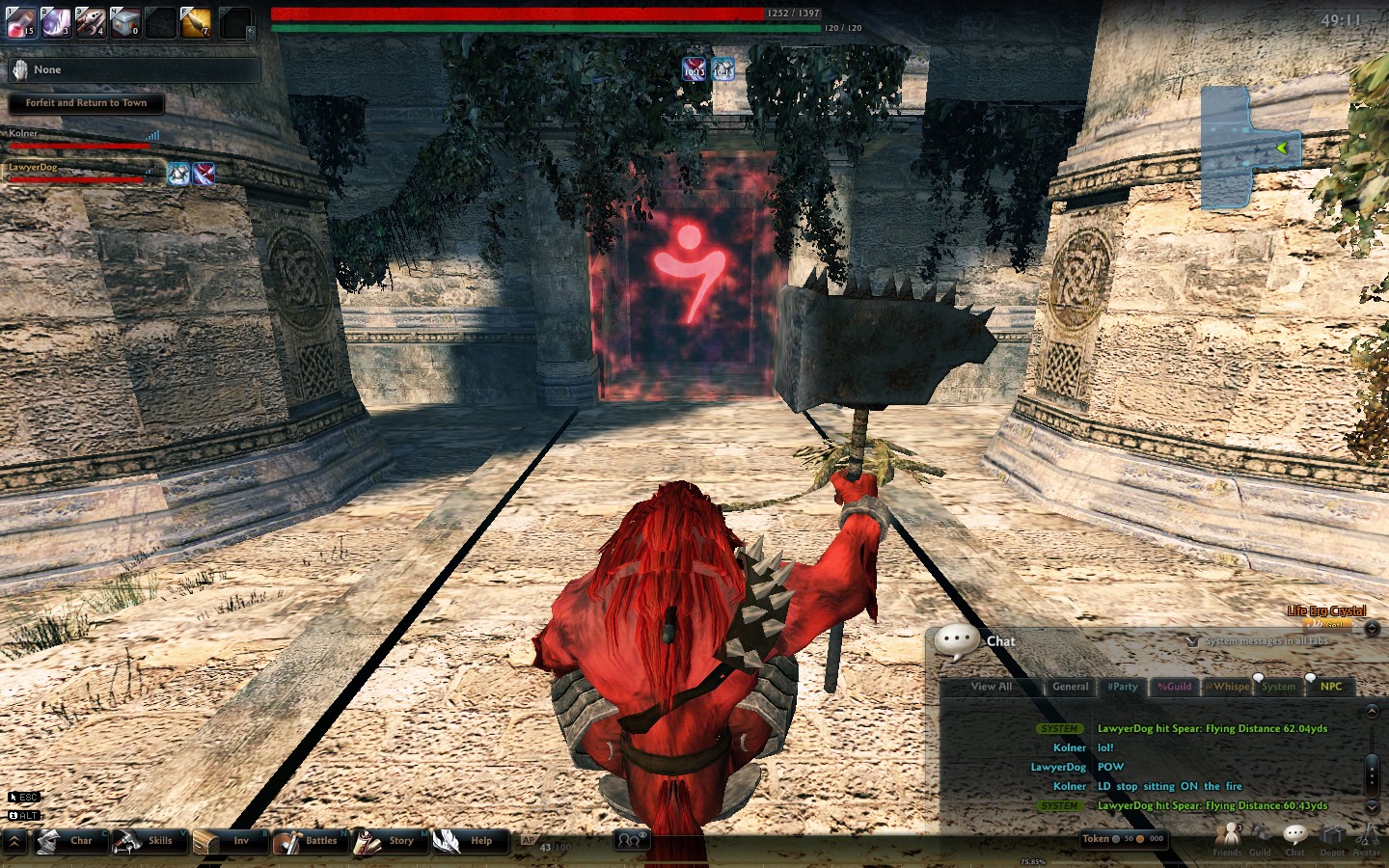Use the repair tools quickslot

point(91,21)
